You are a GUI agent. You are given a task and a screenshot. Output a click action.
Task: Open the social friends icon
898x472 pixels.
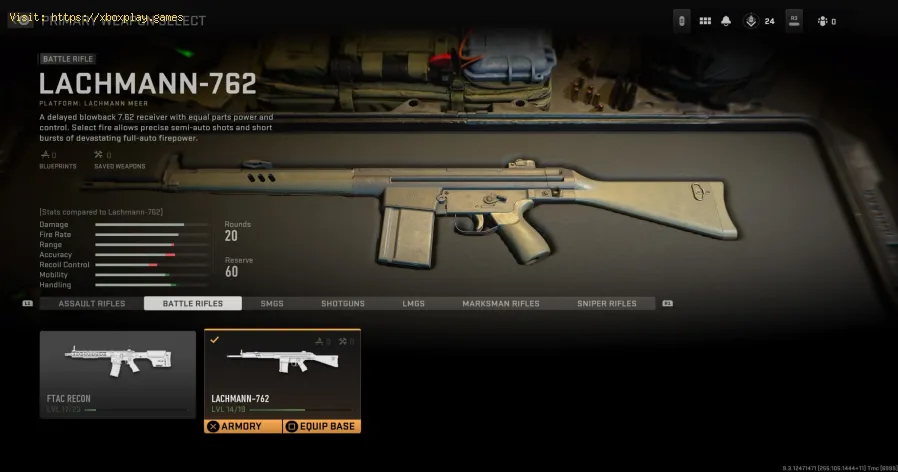coord(823,20)
